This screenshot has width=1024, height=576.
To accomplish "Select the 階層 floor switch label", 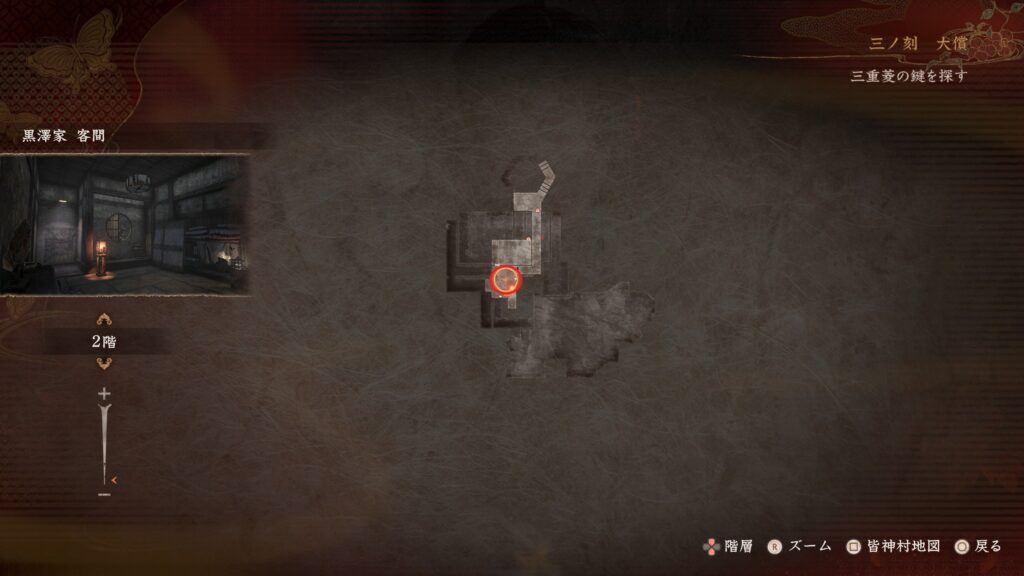I will click(x=726, y=546).
